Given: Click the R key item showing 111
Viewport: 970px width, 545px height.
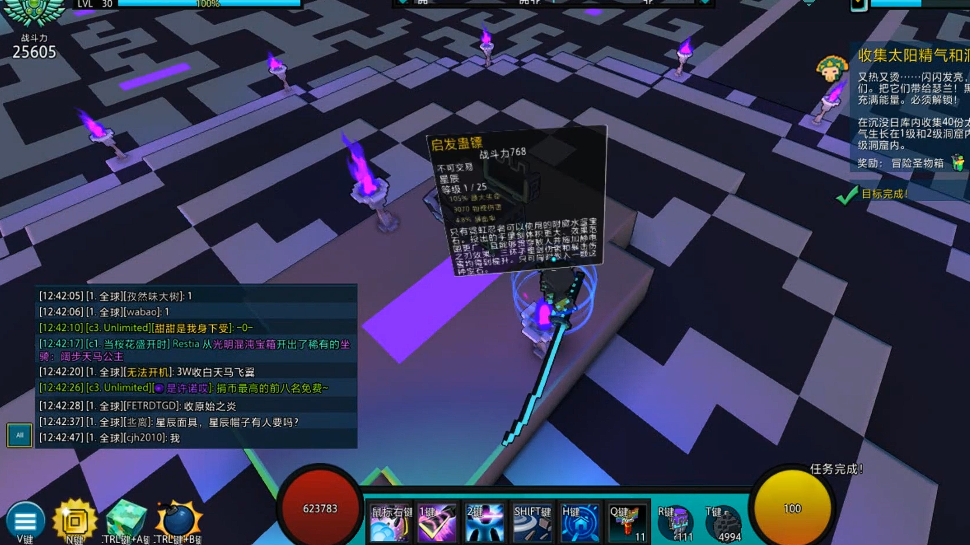Looking at the screenshot, I should 677,524.
